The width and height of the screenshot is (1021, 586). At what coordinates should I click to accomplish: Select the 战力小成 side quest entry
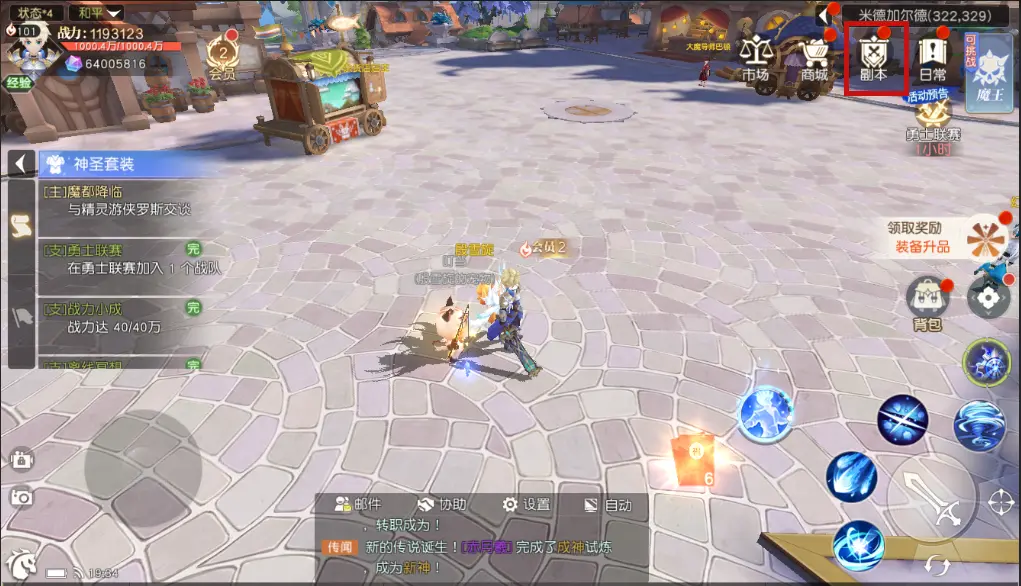pyautogui.click(x=120, y=318)
